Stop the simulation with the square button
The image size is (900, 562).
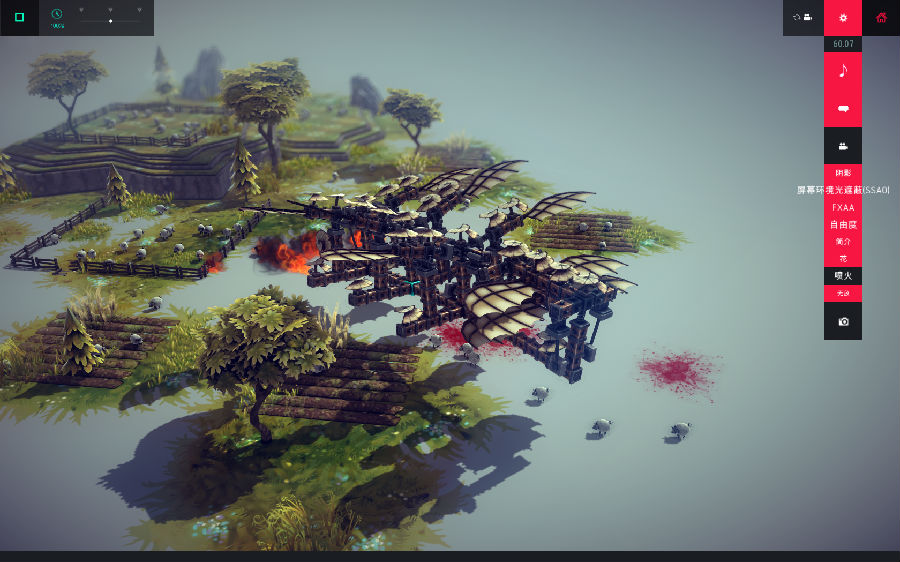[19, 17]
